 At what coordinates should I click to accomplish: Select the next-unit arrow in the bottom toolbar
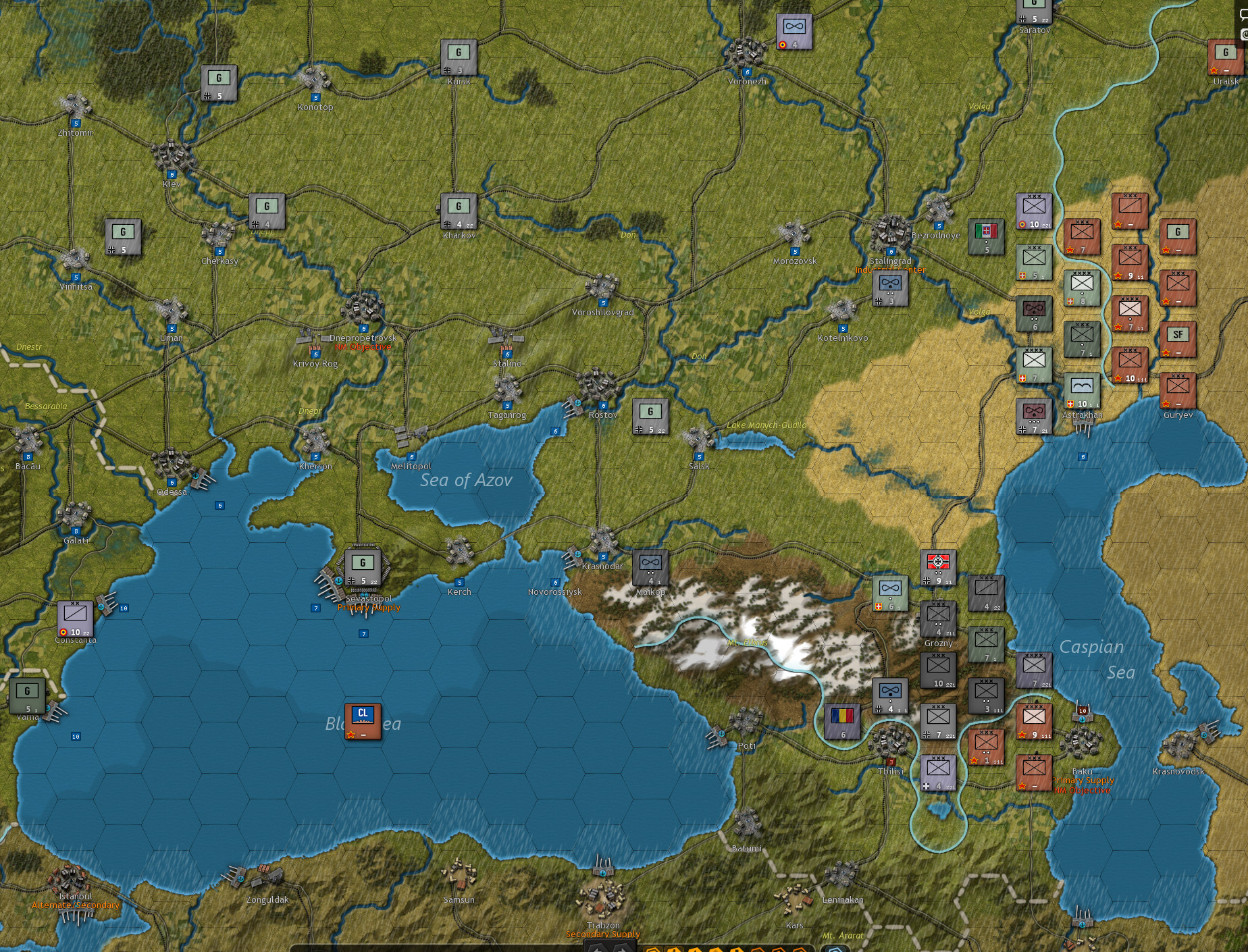click(620, 949)
